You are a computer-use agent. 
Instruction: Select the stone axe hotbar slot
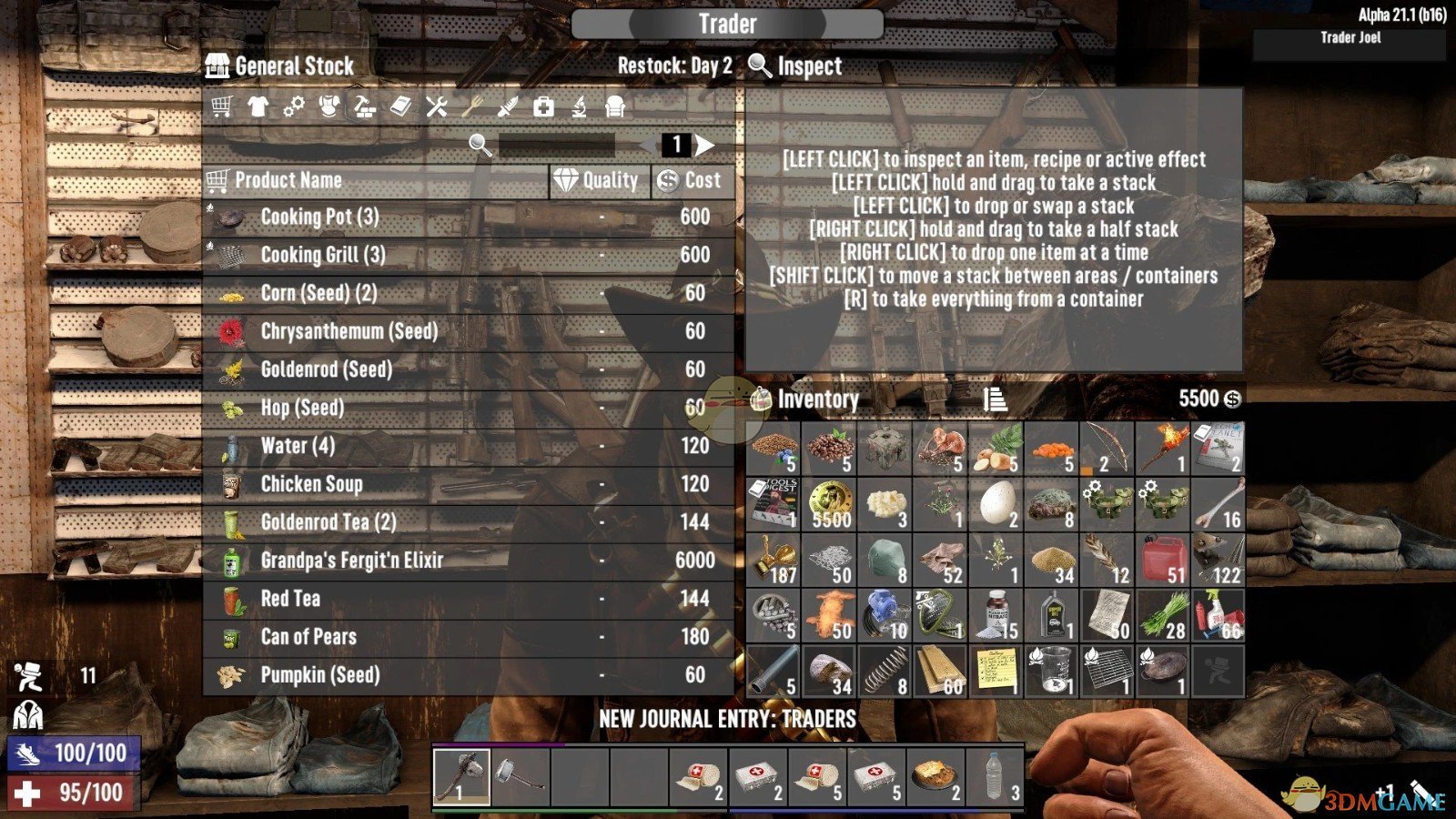point(461,777)
